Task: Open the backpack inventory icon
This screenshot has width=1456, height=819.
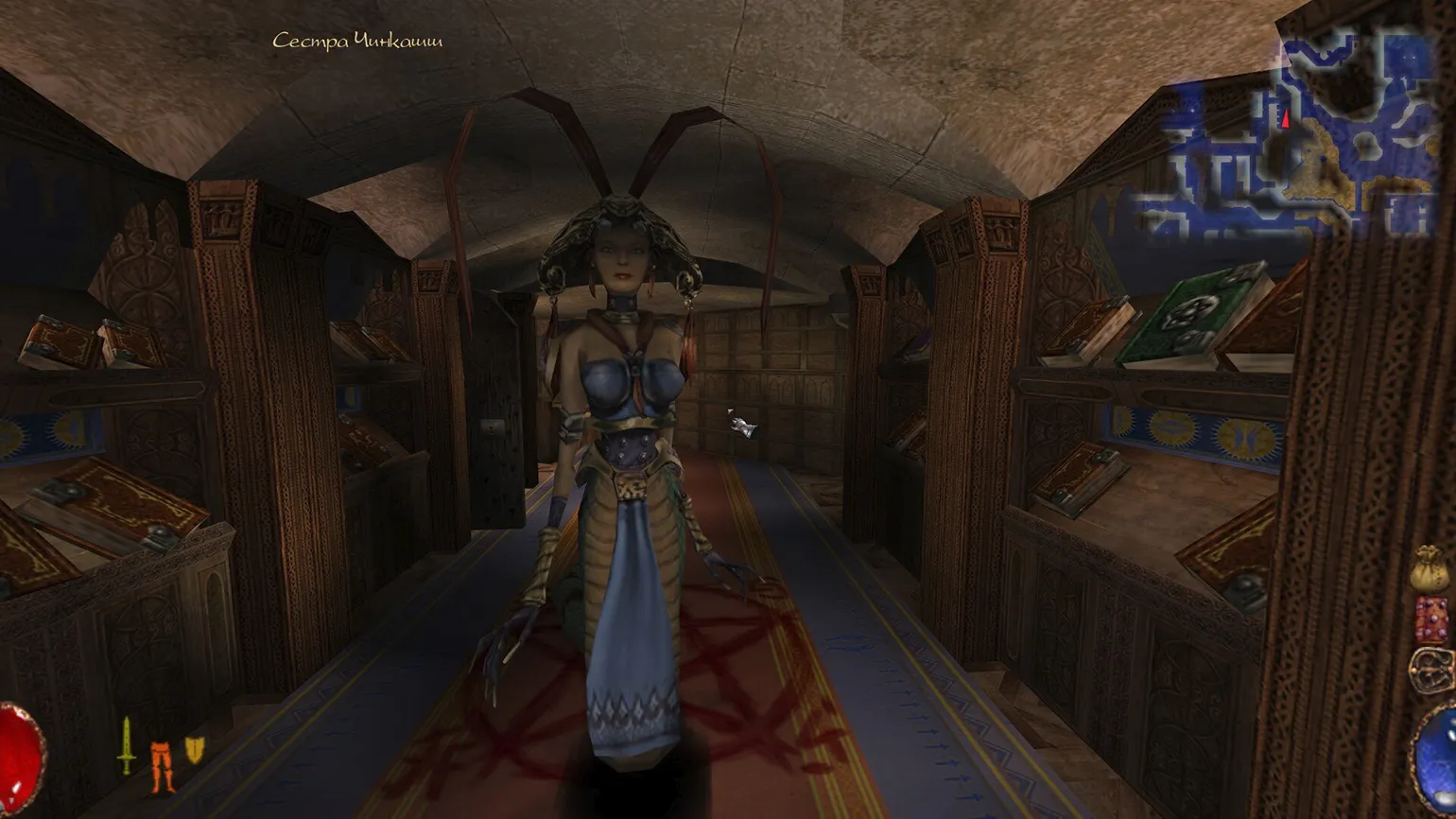Action: pyautogui.click(x=1431, y=670)
